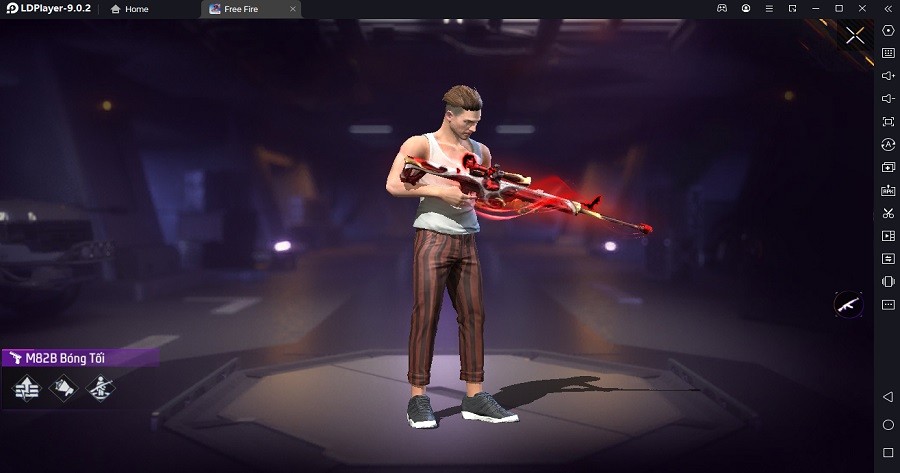Select the megaphone attribute icon
Image resolution: width=900 pixels, height=473 pixels.
[63, 387]
